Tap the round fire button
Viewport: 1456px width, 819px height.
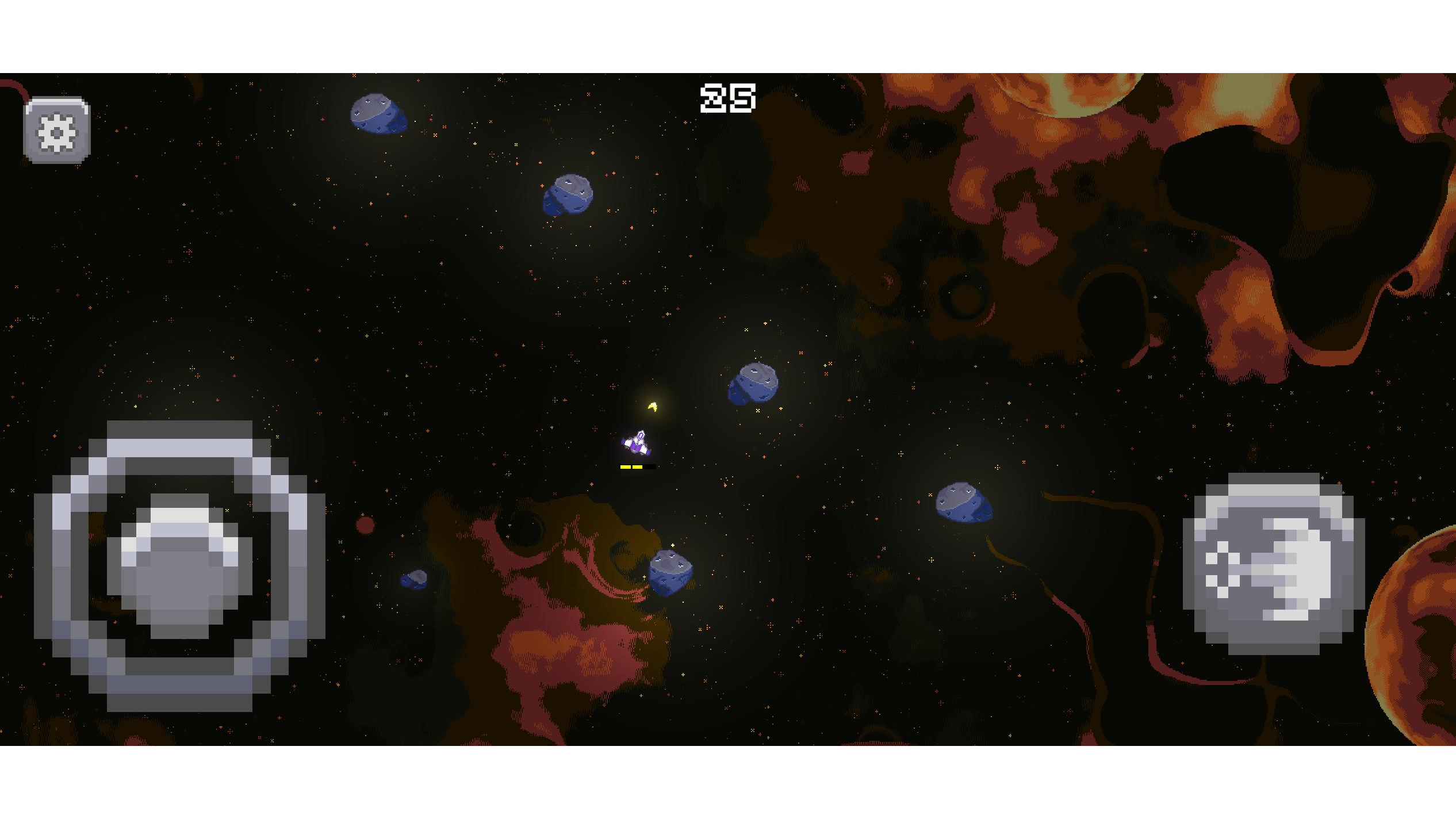tap(1273, 564)
